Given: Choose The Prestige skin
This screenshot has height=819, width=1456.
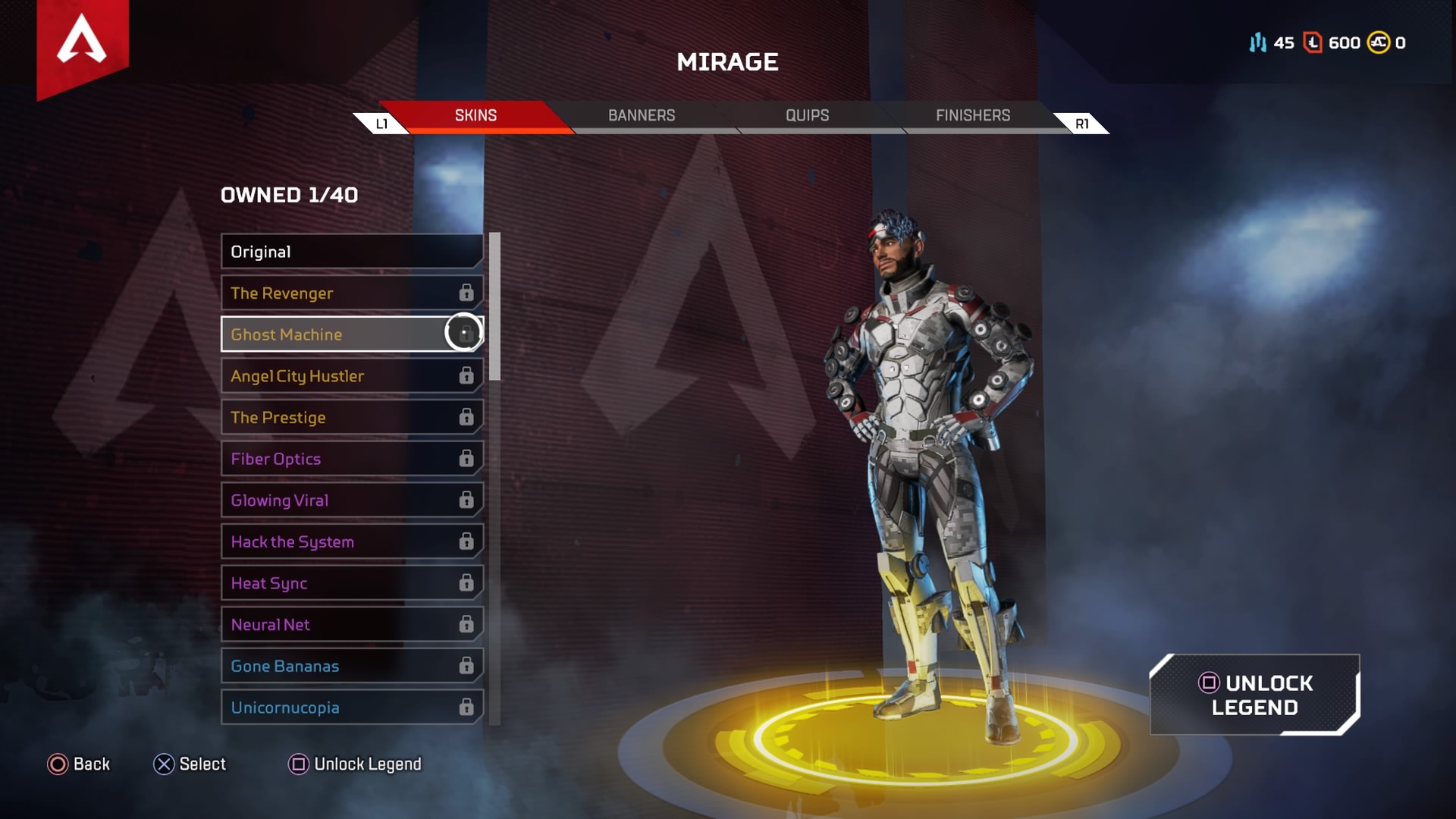Looking at the screenshot, I should click(x=351, y=418).
